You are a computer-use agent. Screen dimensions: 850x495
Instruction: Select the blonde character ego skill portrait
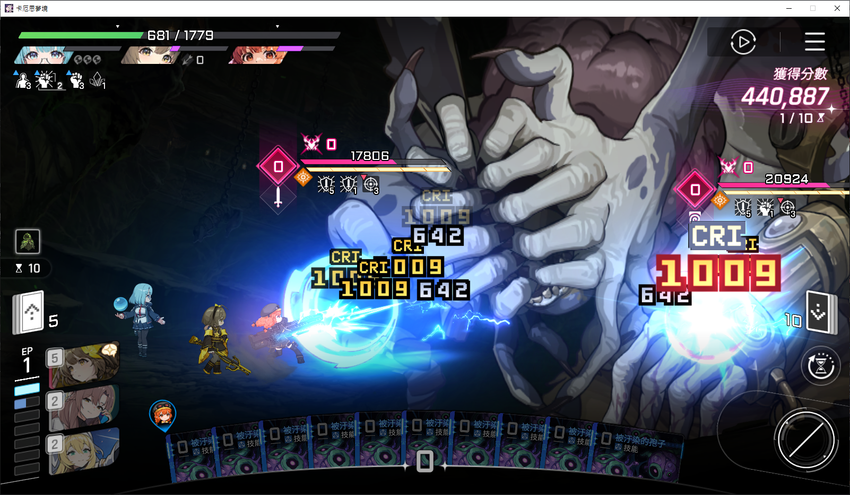83,450
